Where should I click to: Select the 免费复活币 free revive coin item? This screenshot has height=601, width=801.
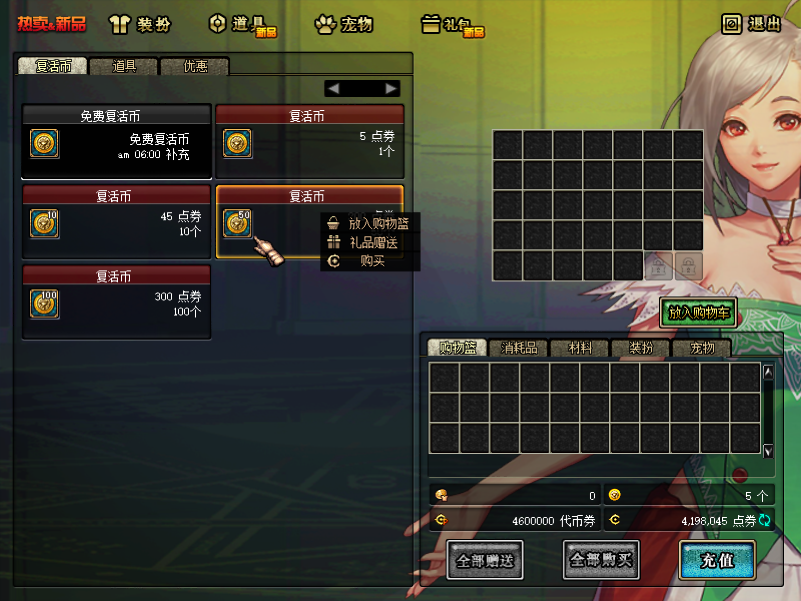pos(116,141)
